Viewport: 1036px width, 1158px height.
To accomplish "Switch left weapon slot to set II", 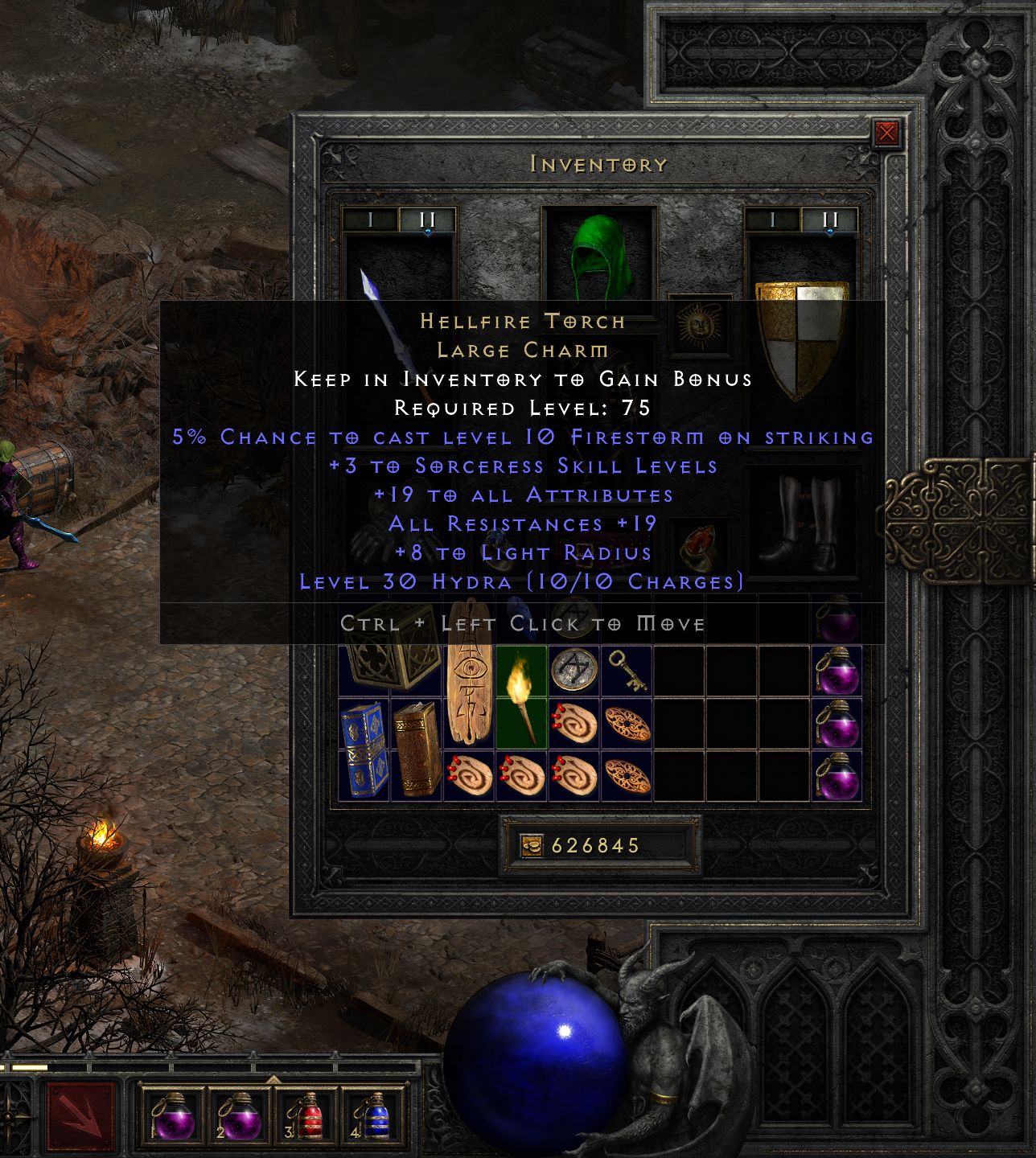I will (426, 217).
